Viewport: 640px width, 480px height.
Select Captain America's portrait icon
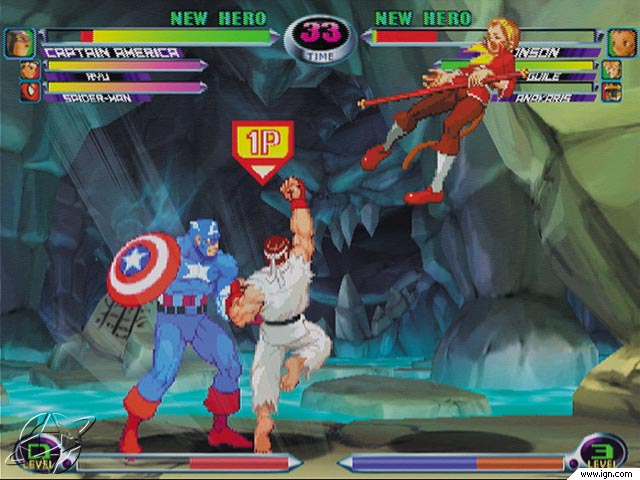tap(17, 44)
